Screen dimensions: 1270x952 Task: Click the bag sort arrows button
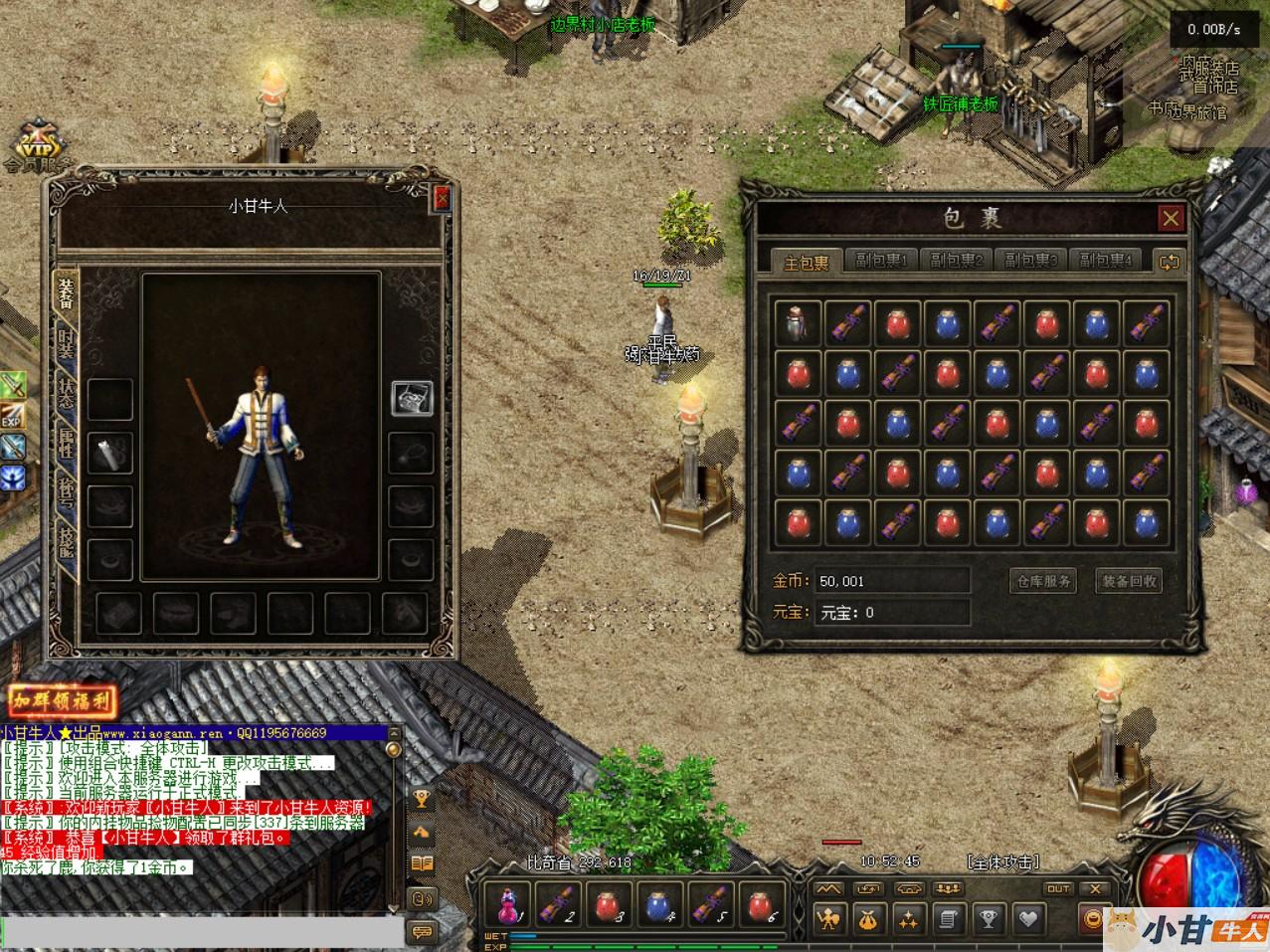(1169, 262)
